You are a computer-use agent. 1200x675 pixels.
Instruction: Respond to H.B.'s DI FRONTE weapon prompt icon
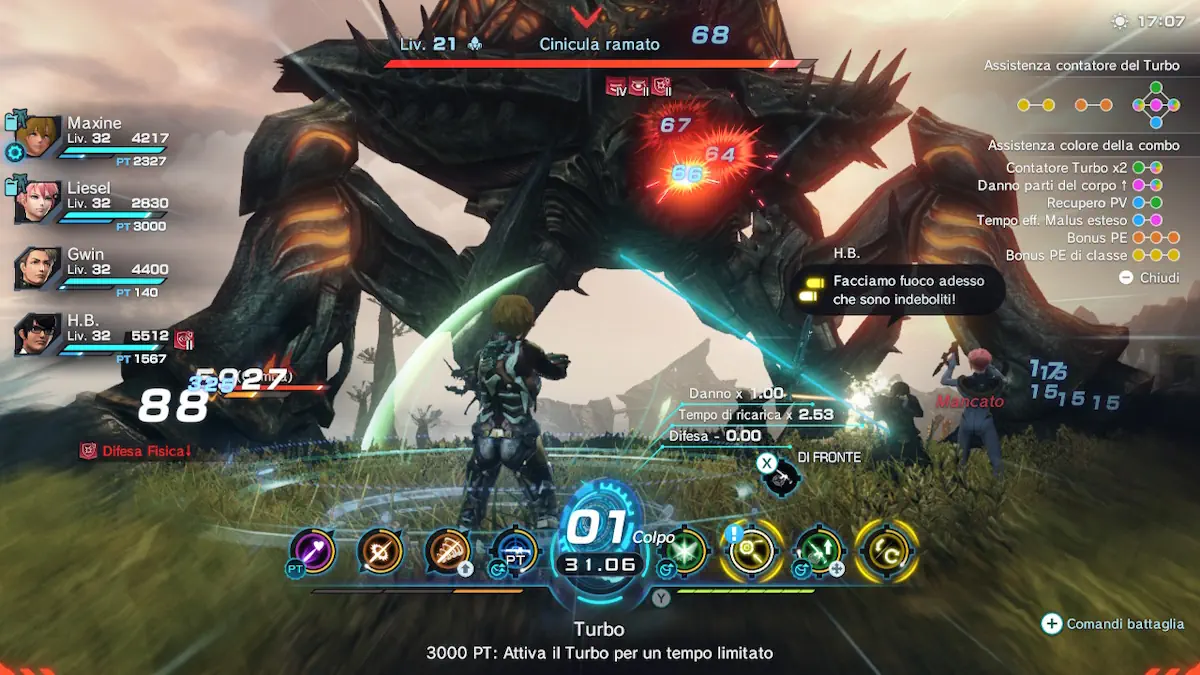pos(779,477)
